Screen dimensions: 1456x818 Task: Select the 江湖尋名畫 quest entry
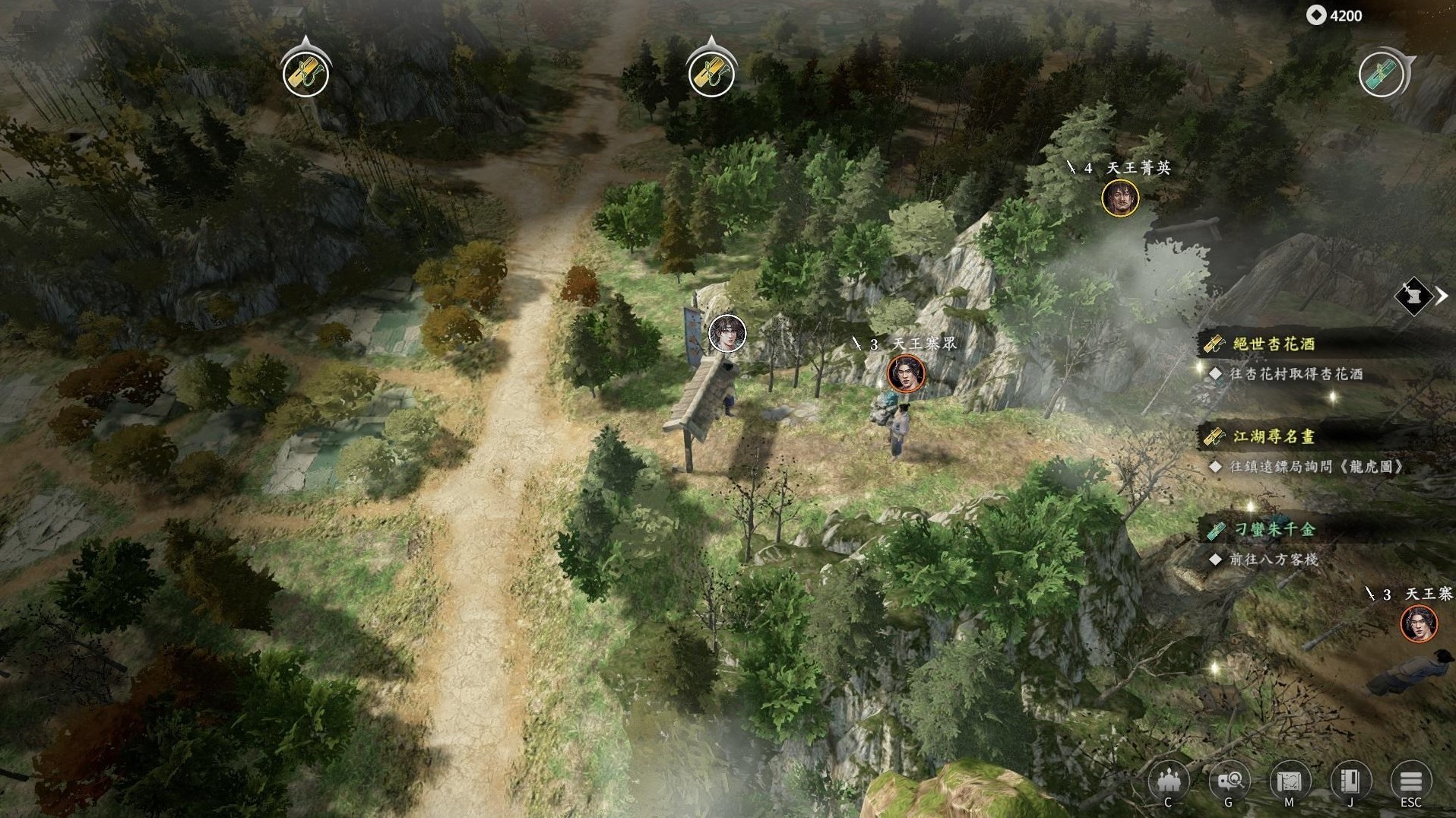click(x=1274, y=436)
